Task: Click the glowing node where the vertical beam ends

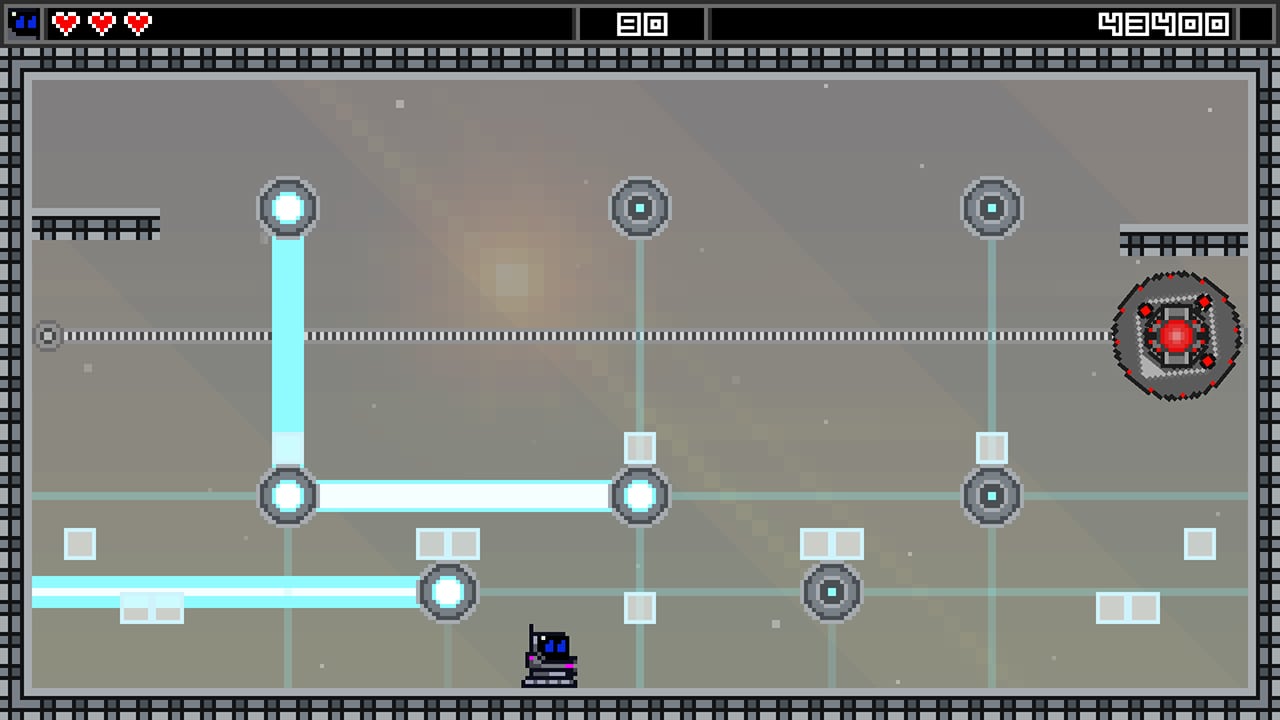Action: (x=288, y=493)
